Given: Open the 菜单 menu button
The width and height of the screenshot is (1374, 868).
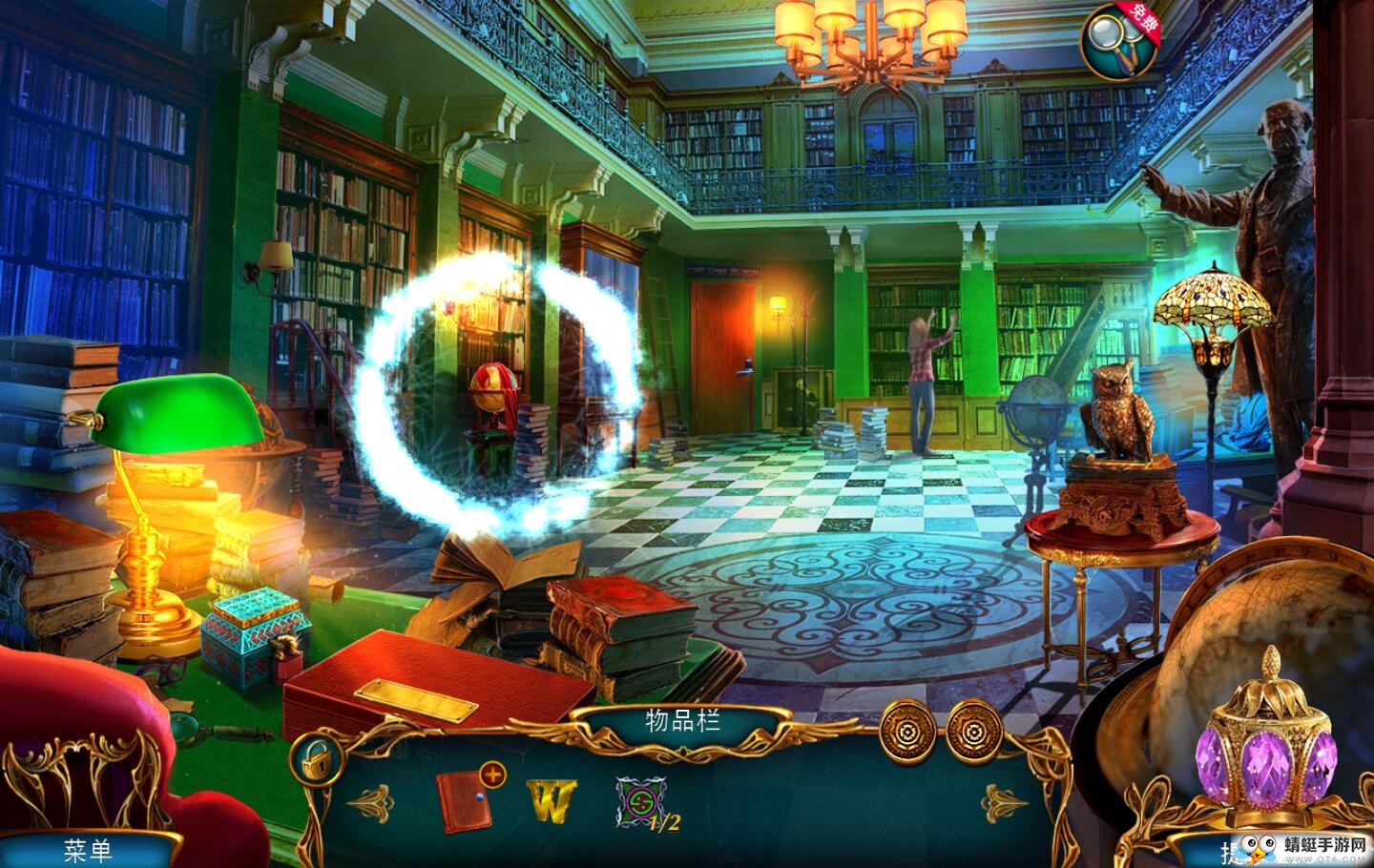Looking at the screenshot, I should click(89, 849).
